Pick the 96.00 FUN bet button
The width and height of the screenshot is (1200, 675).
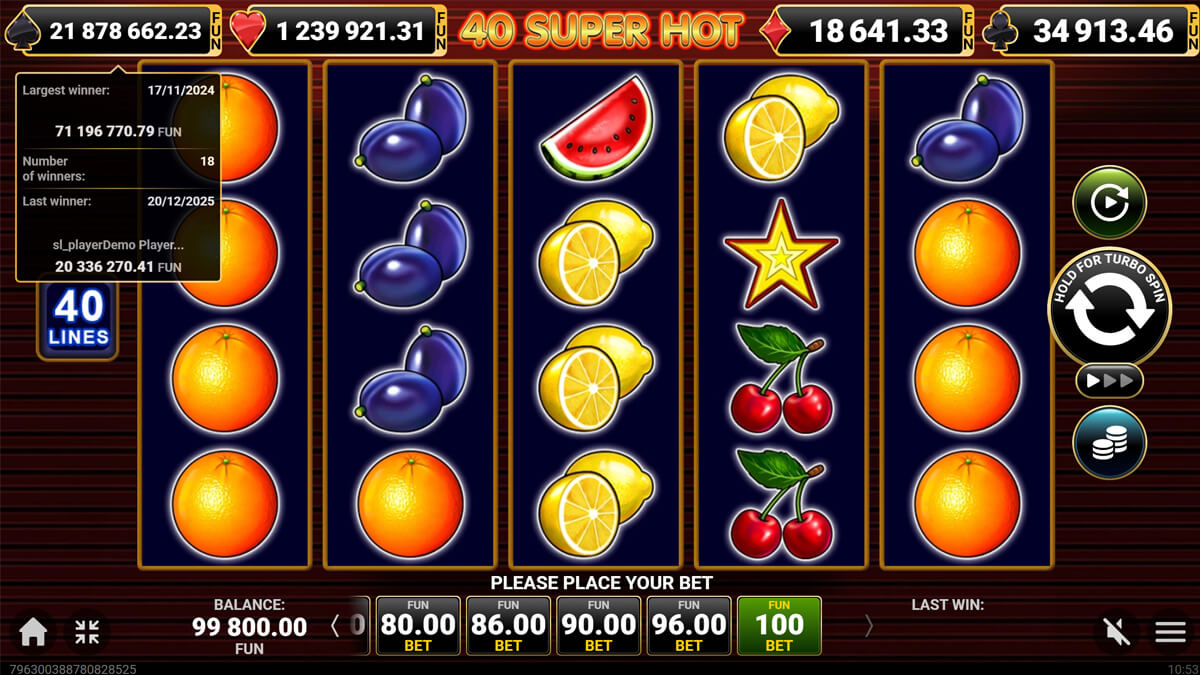[688, 626]
